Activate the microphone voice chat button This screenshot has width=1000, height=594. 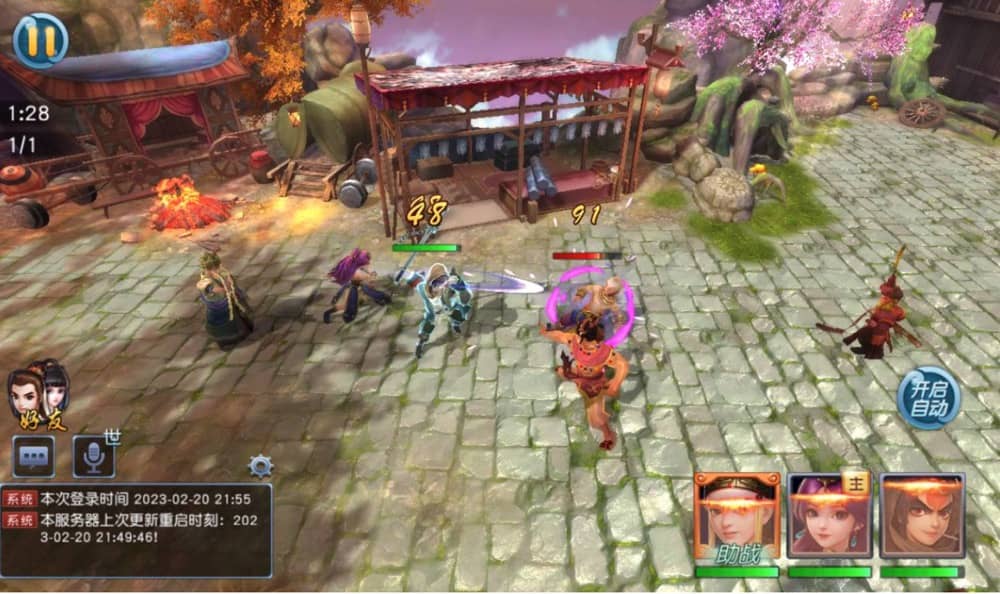93,457
